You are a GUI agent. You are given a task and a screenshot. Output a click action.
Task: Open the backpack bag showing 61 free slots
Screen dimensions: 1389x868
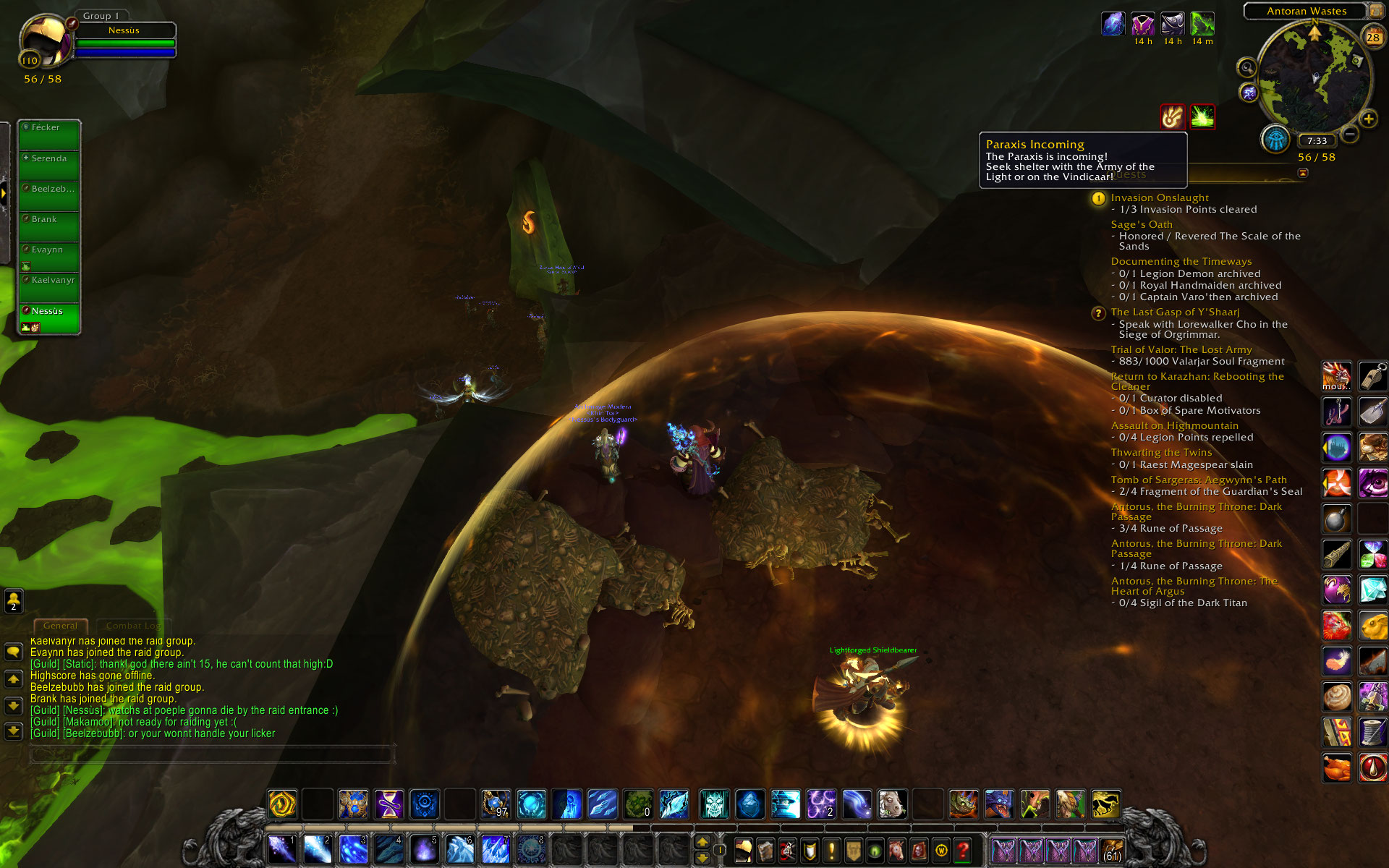1111,851
